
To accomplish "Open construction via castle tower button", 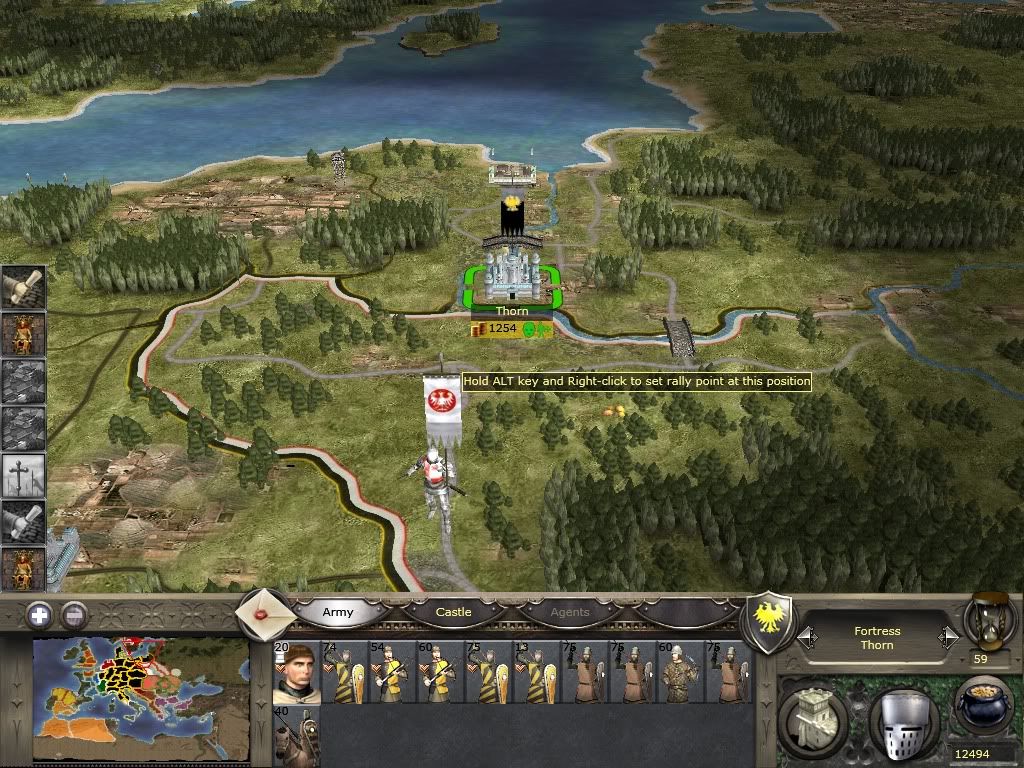I will pyautogui.click(x=812, y=719).
